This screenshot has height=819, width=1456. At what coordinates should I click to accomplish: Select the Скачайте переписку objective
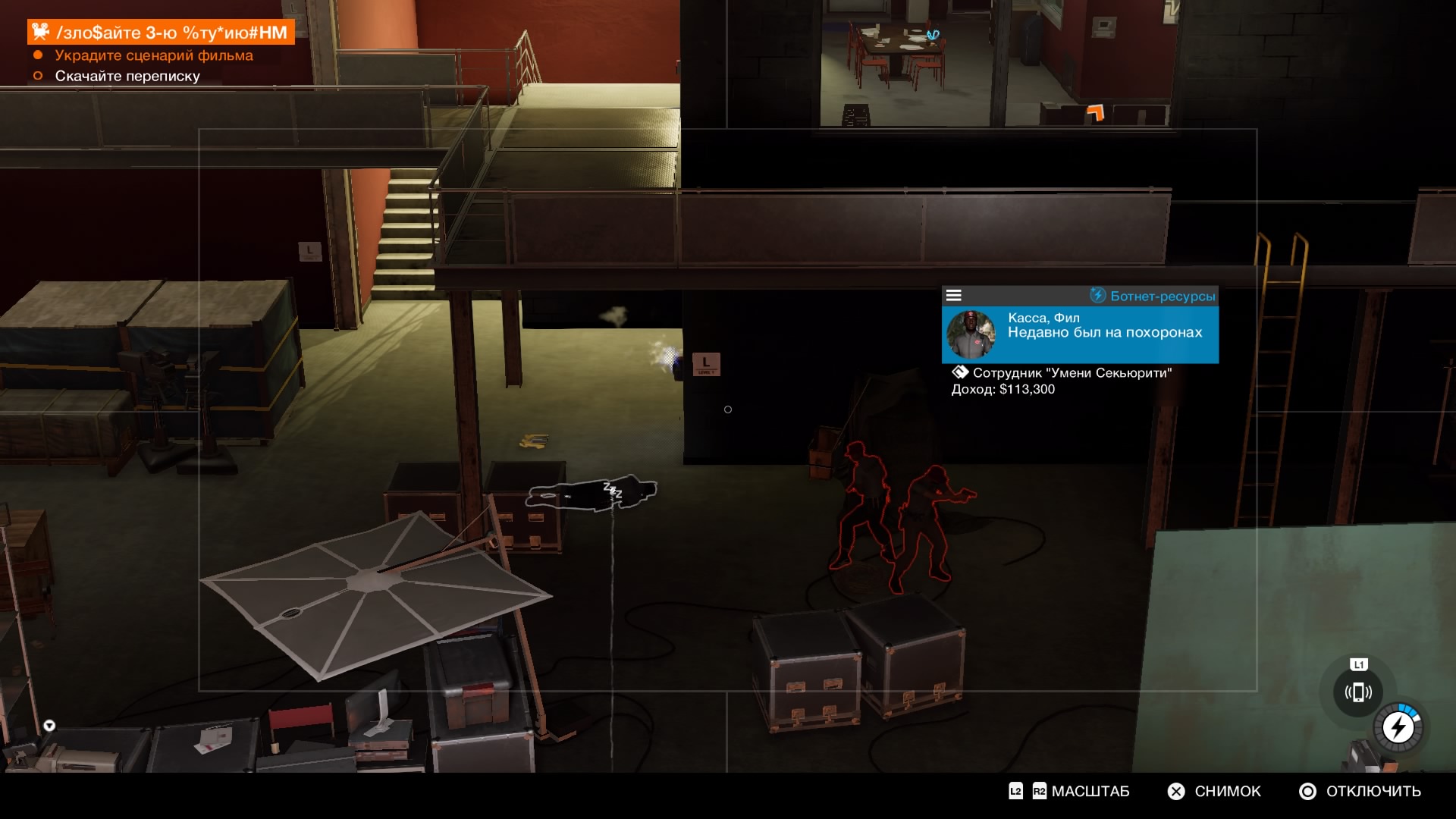(127, 76)
